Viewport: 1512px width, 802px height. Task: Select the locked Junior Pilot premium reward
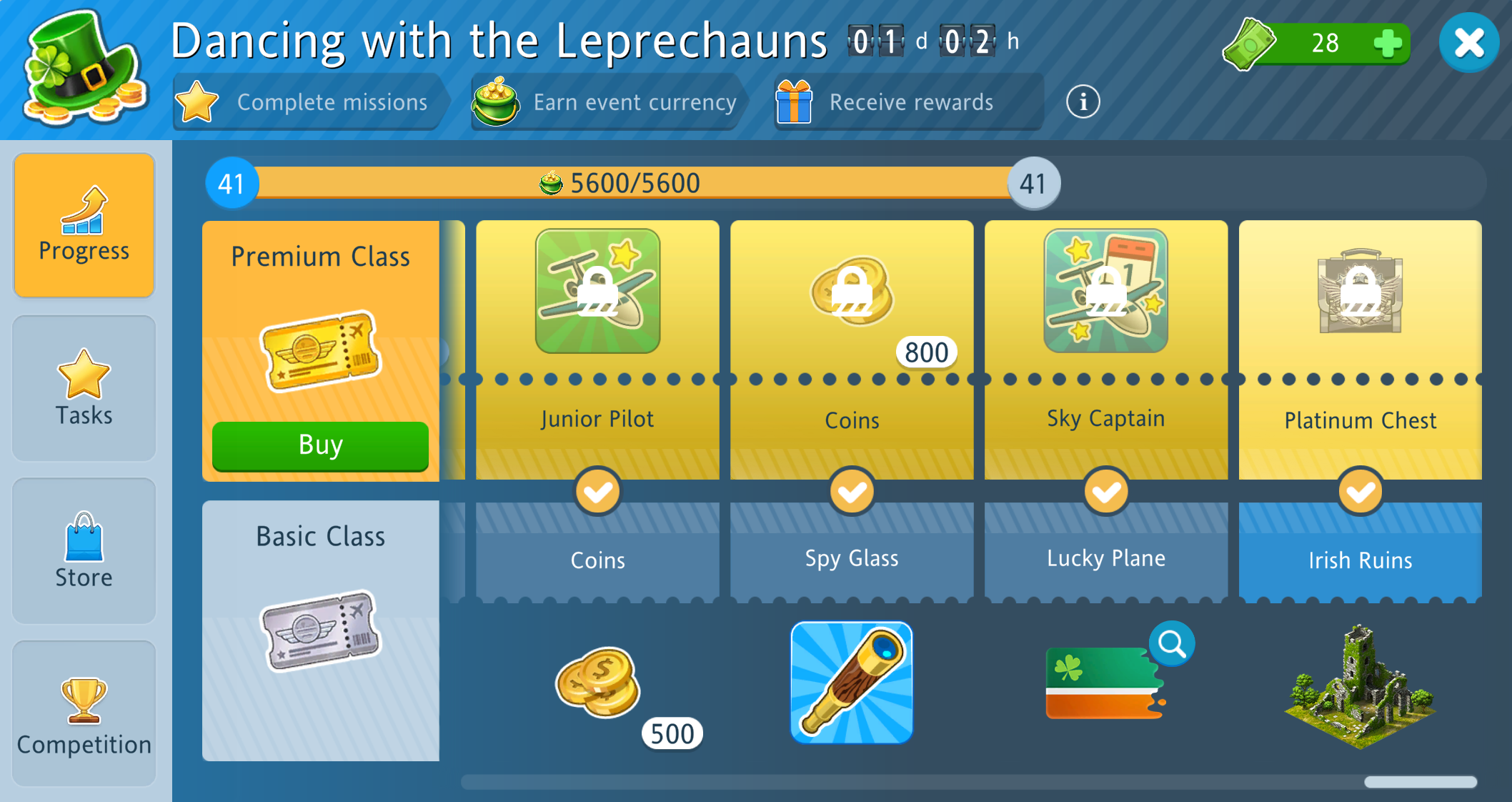[597, 291]
